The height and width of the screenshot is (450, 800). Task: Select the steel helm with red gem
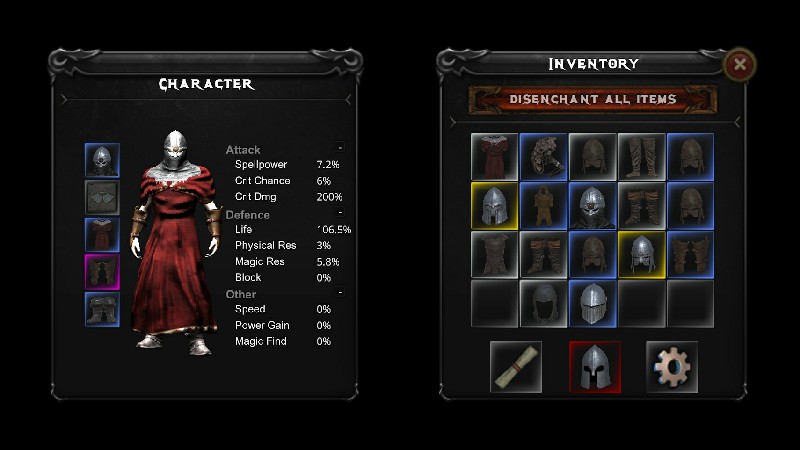[x=593, y=206]
